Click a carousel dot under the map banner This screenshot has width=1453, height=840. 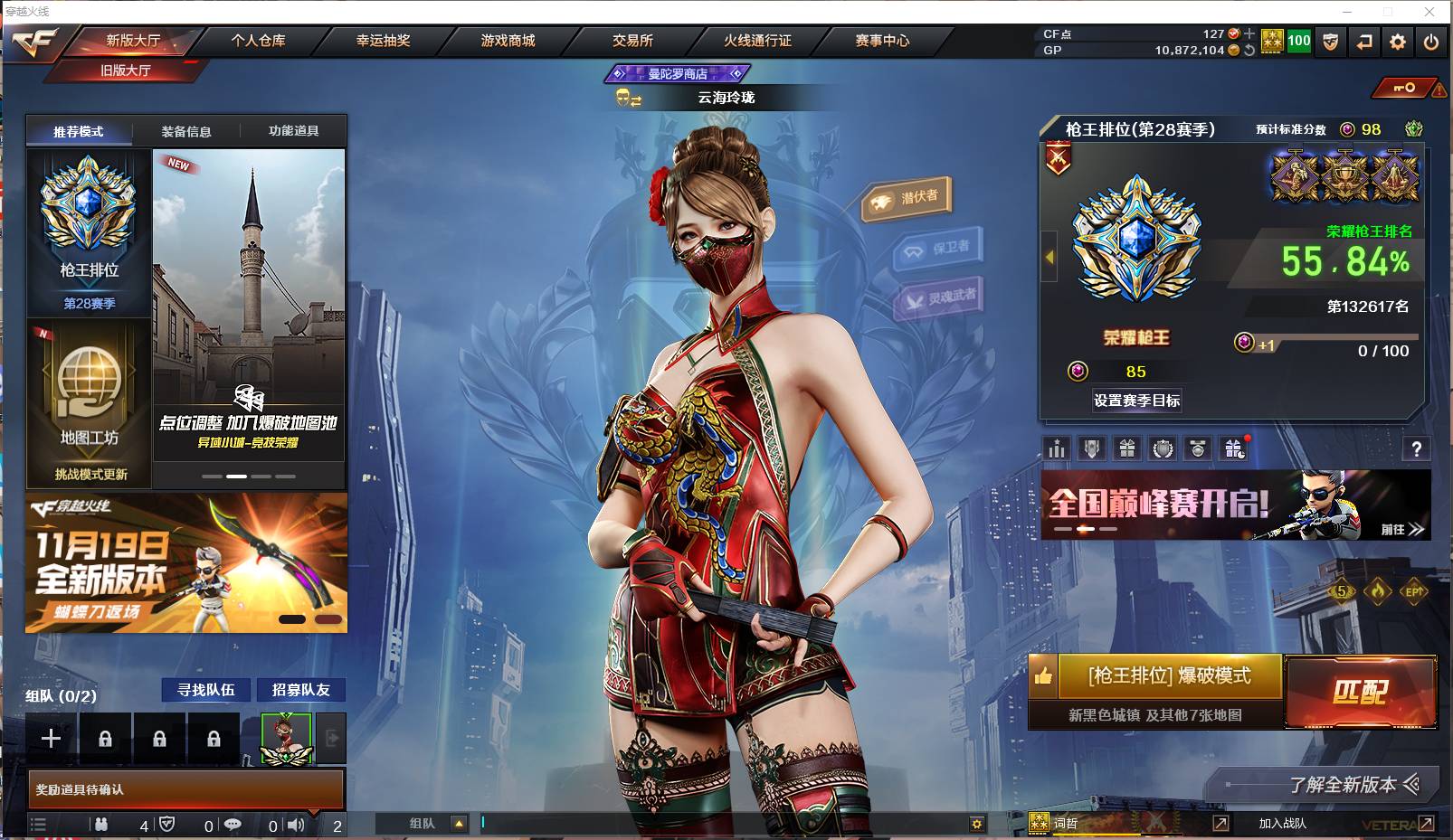(x=237, y=477)
